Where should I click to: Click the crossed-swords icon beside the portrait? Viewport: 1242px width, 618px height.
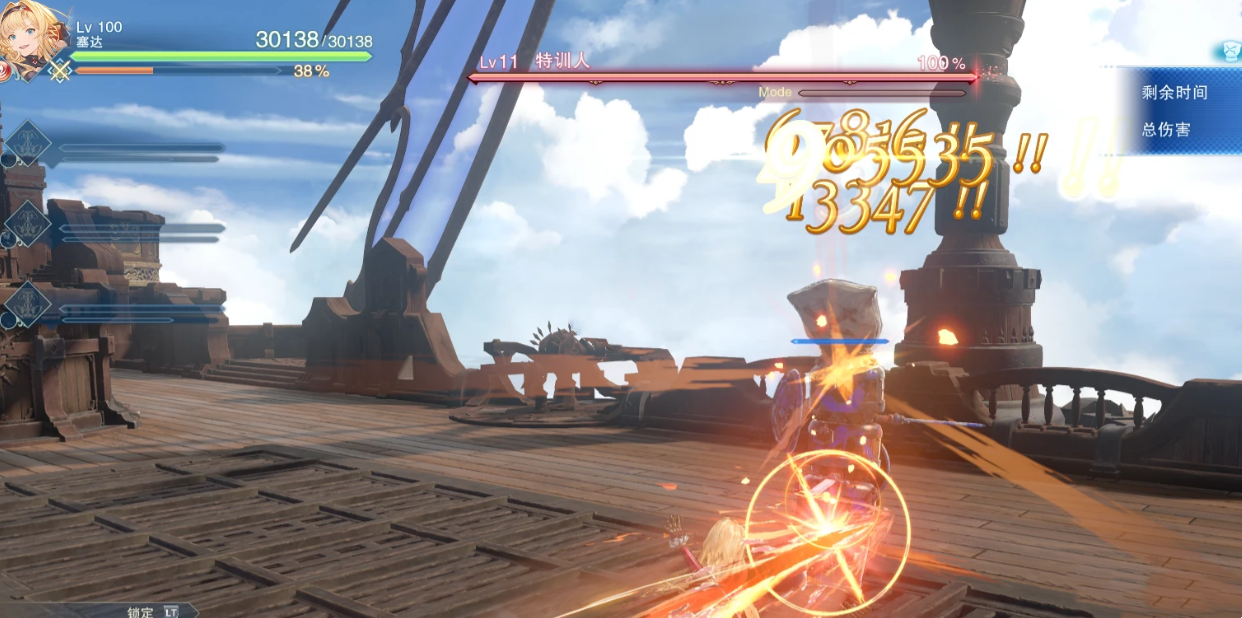pyautogui.click(x=60, y=71)
